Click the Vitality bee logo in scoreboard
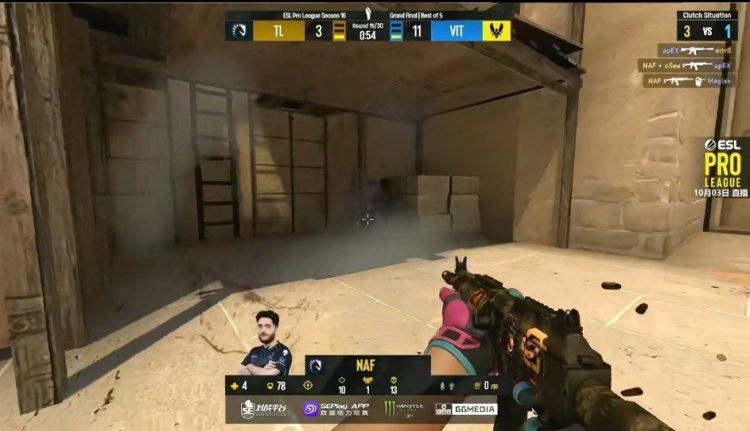 click(497, 30)
